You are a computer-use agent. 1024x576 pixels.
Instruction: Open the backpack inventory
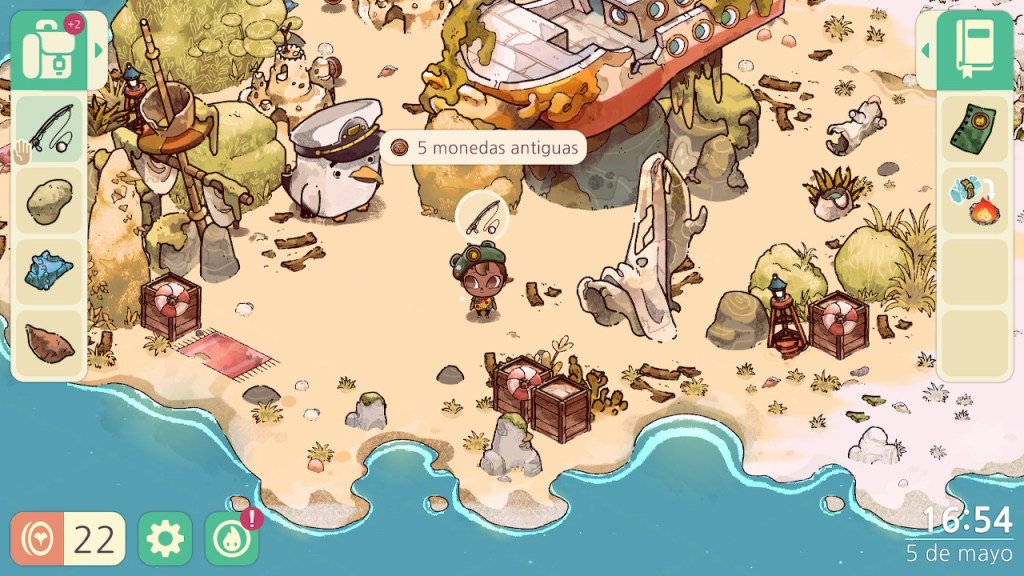48,50
